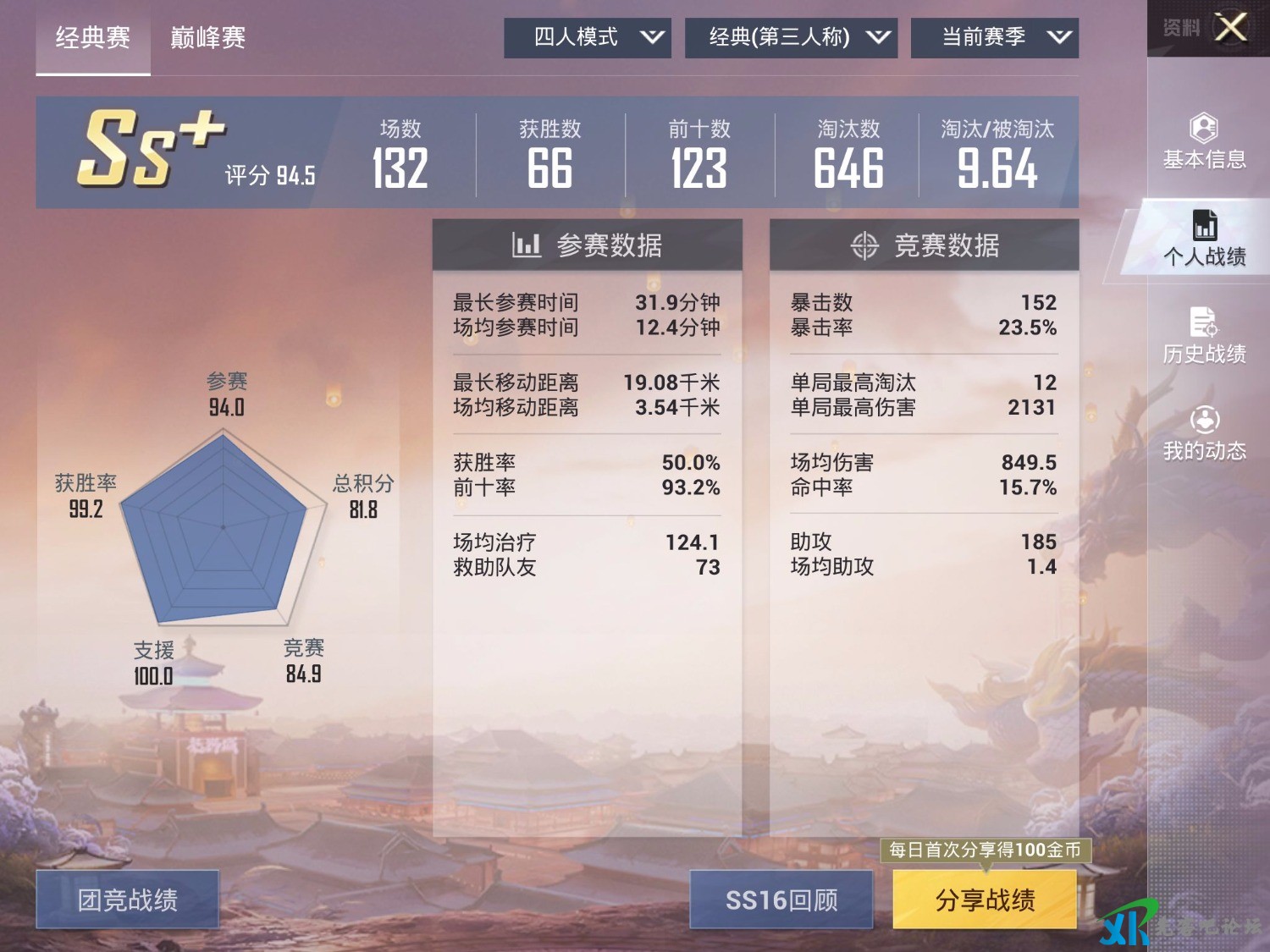
Task: Select 基本信息 in the side menu
Action: [x=1204, y=142]
